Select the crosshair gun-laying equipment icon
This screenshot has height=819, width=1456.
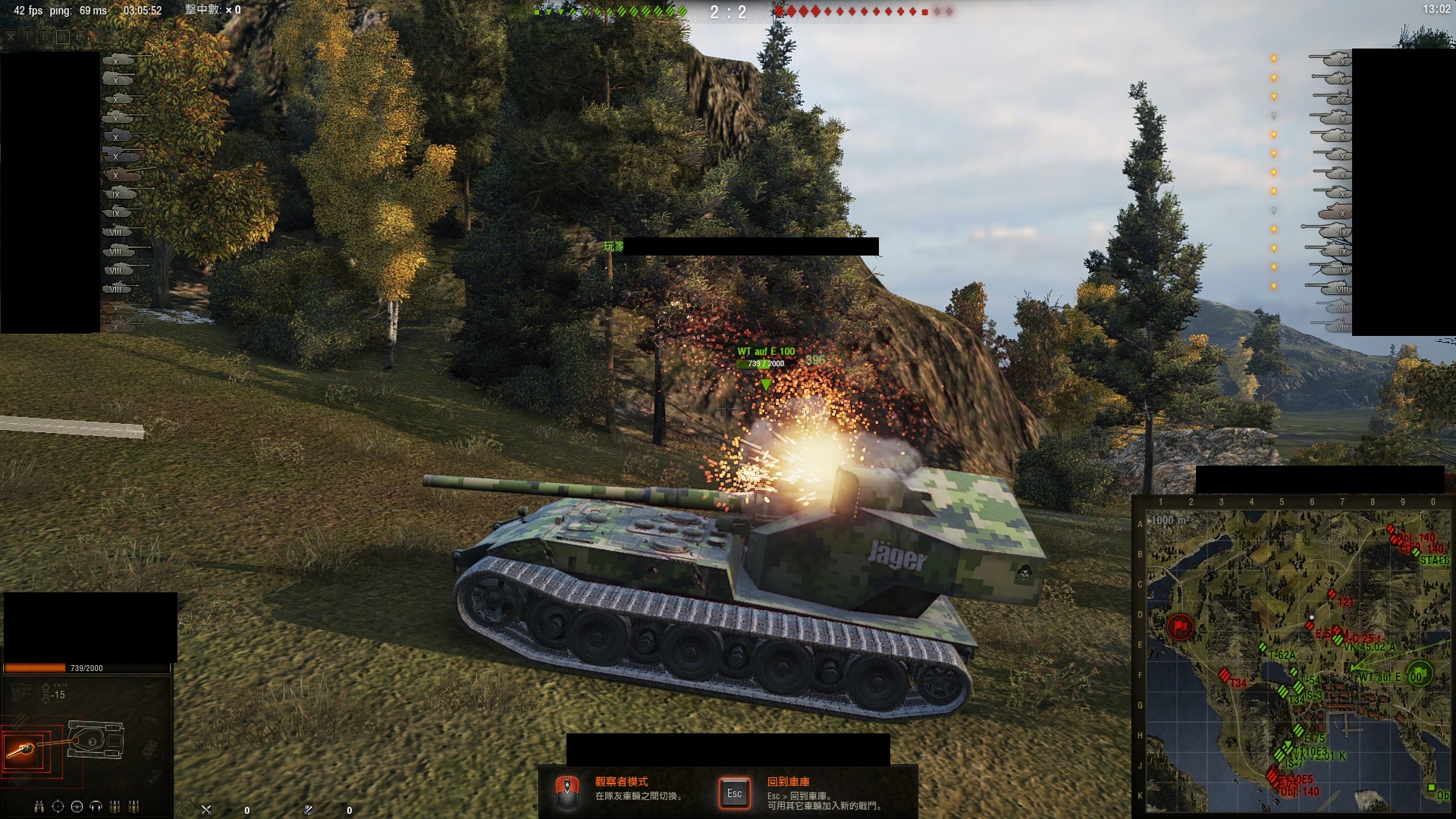click(x=58, y=806)
